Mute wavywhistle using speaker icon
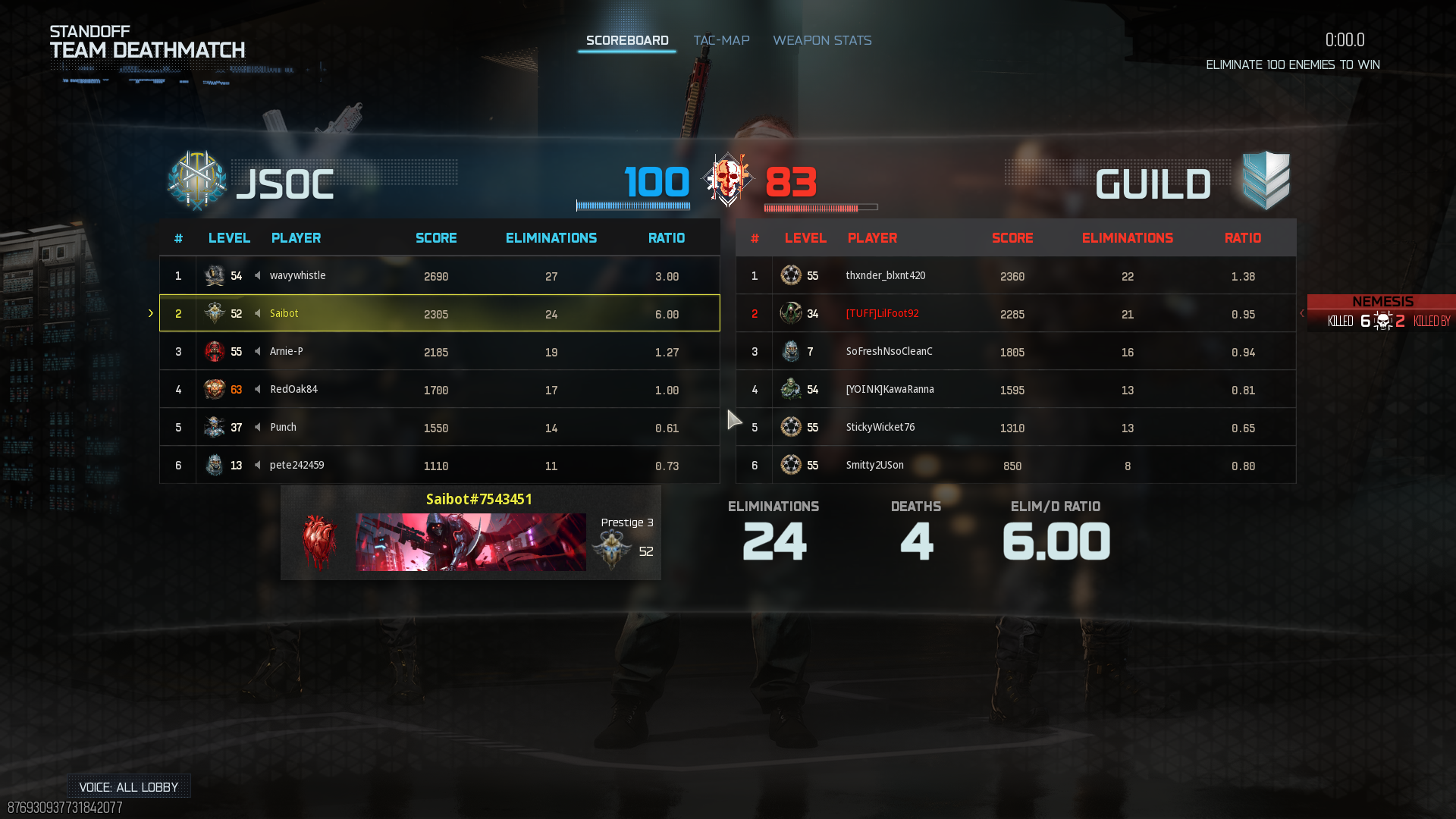This screenshot has height=819, width=1456. tap(258, 275)
